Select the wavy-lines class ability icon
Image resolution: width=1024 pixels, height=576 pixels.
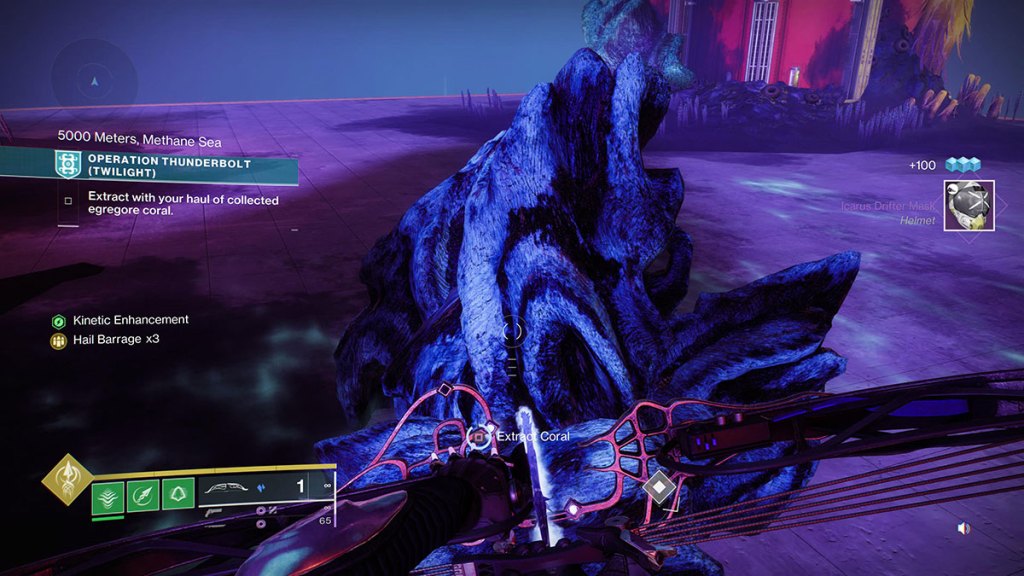108,494
